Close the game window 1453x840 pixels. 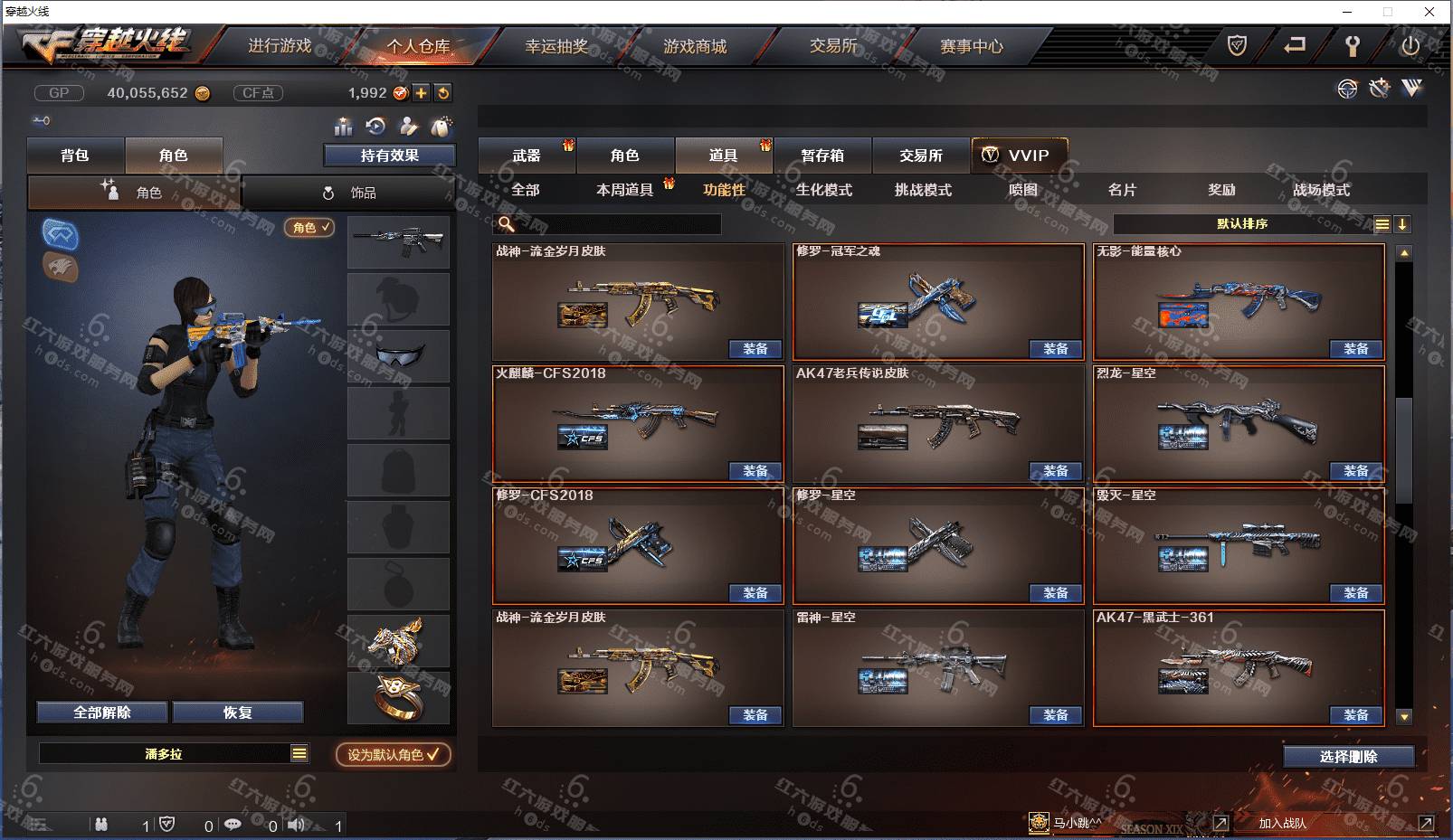click(1429, 12)
